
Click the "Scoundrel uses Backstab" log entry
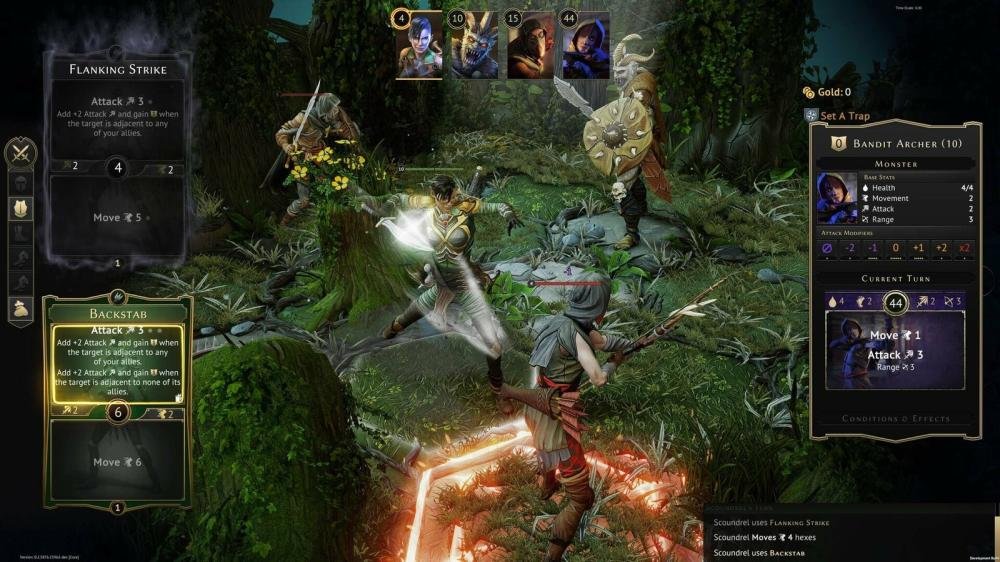[770, 552]
